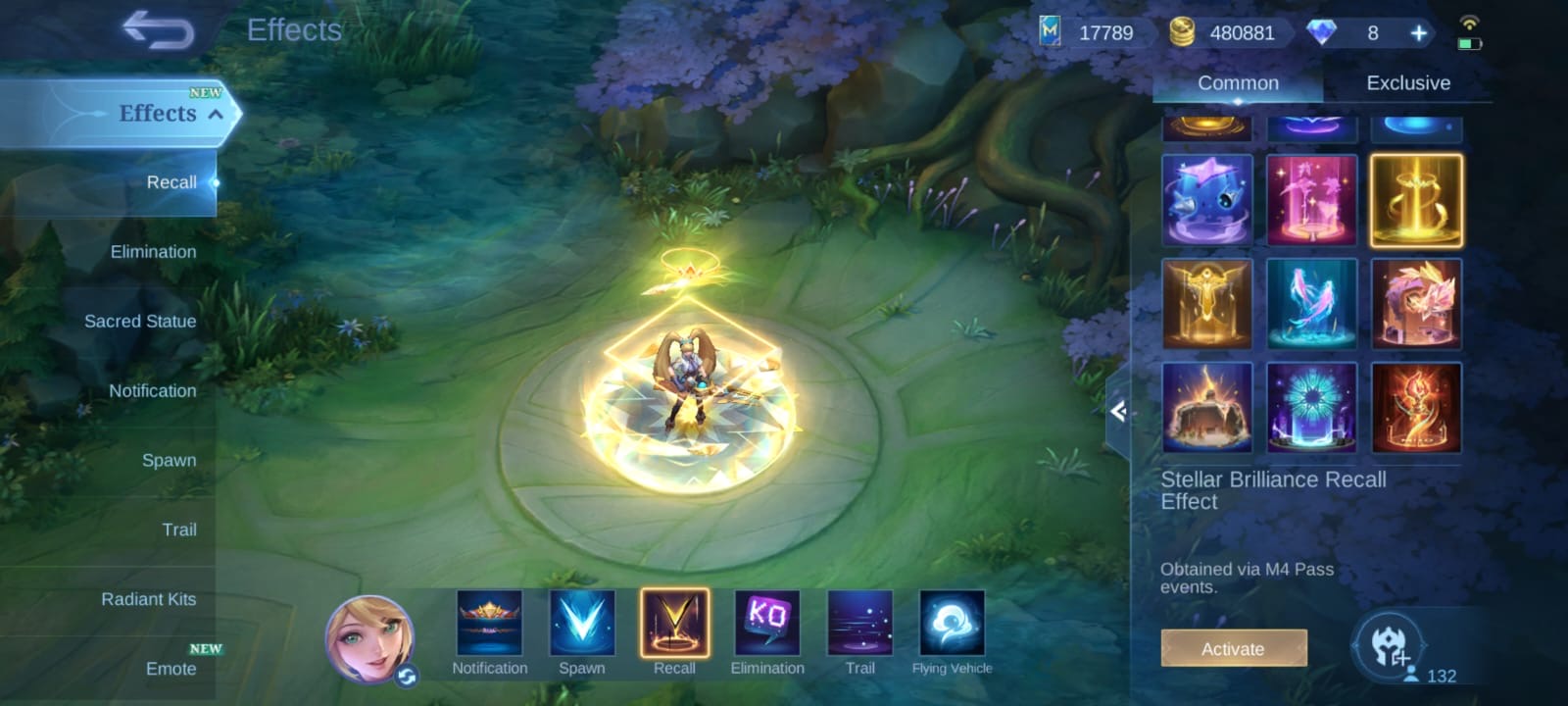The height and width of the screenshot is (706, 1568).
Task: Collapse the Effects header menu
Action: (216, 115)
